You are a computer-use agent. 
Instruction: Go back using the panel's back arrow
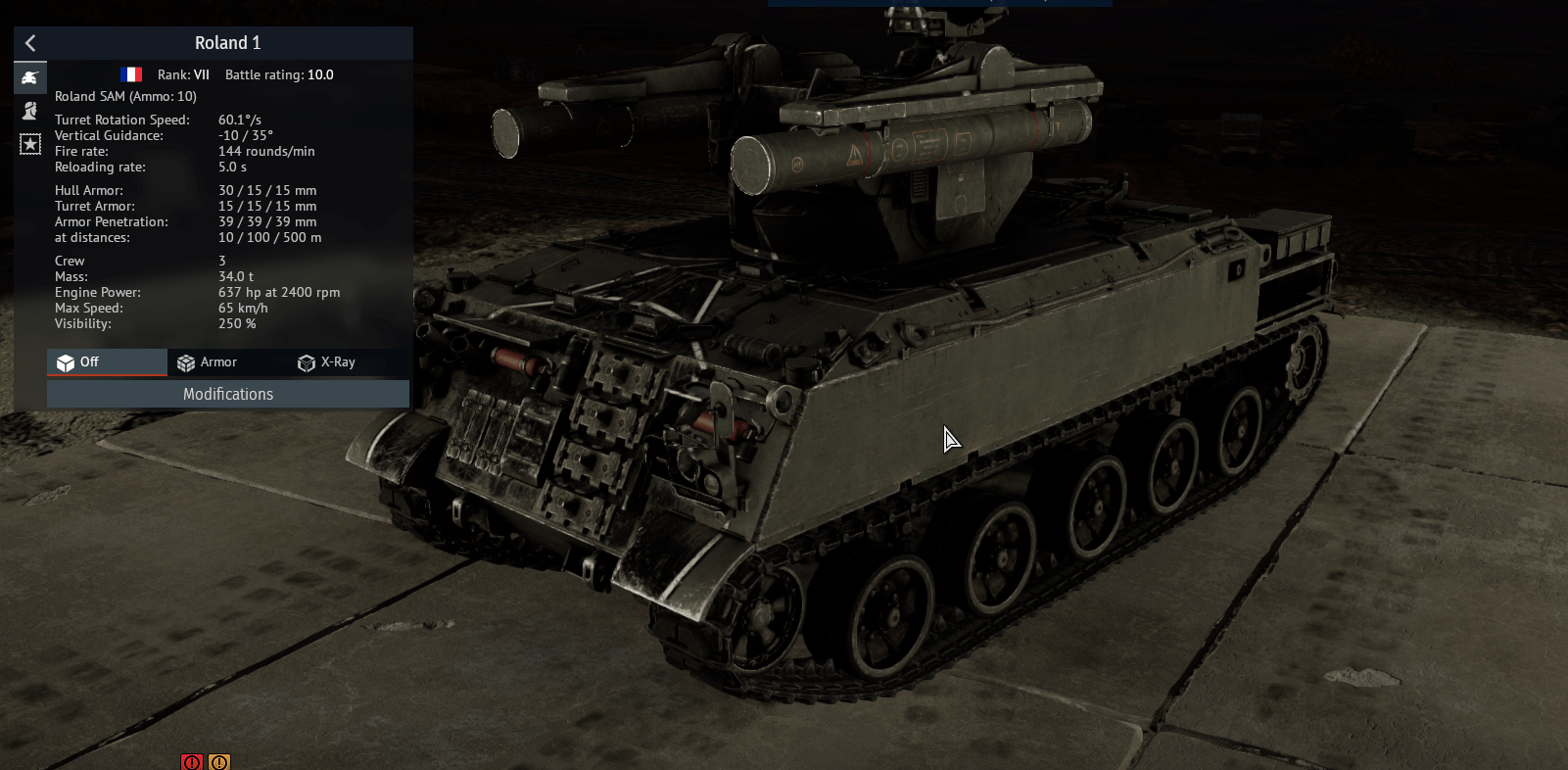30,43
